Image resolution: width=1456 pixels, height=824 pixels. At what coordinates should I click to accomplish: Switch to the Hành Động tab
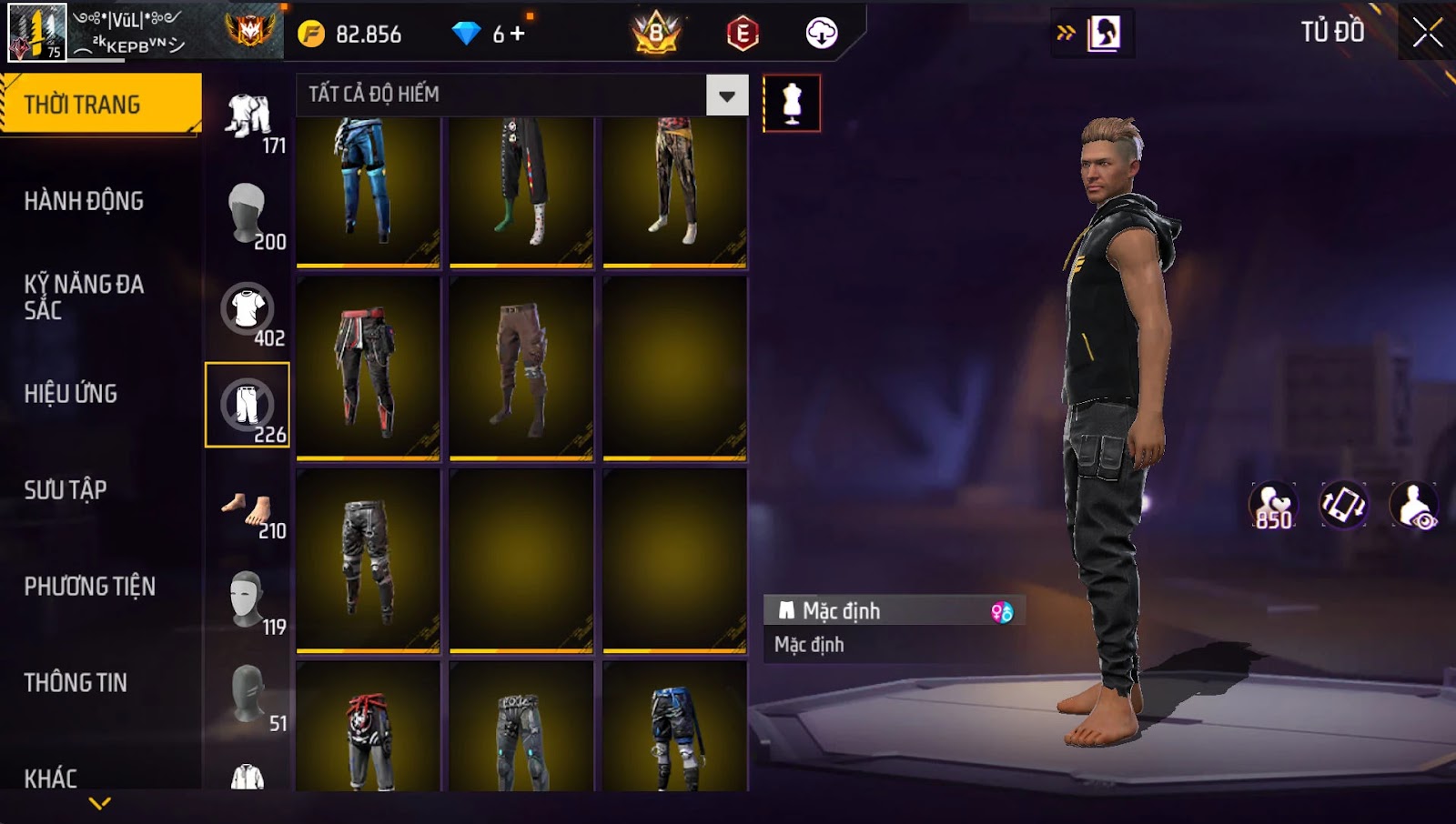click(84, 201)
